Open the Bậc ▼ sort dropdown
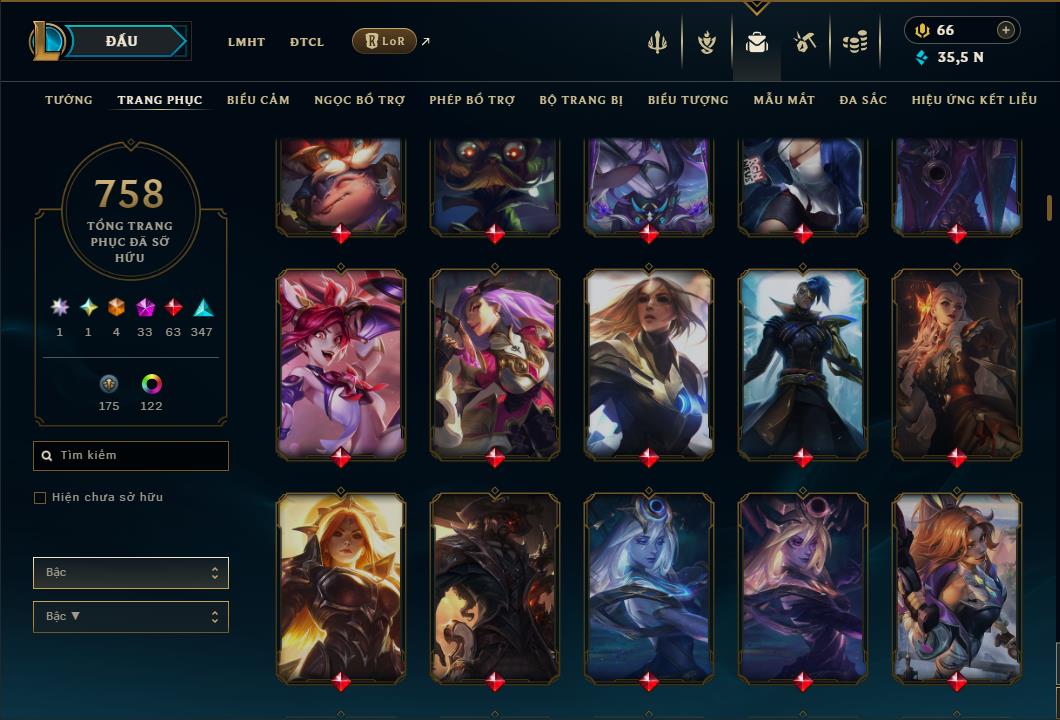This screenshot has width=1060, height=720. coord(131,617)
